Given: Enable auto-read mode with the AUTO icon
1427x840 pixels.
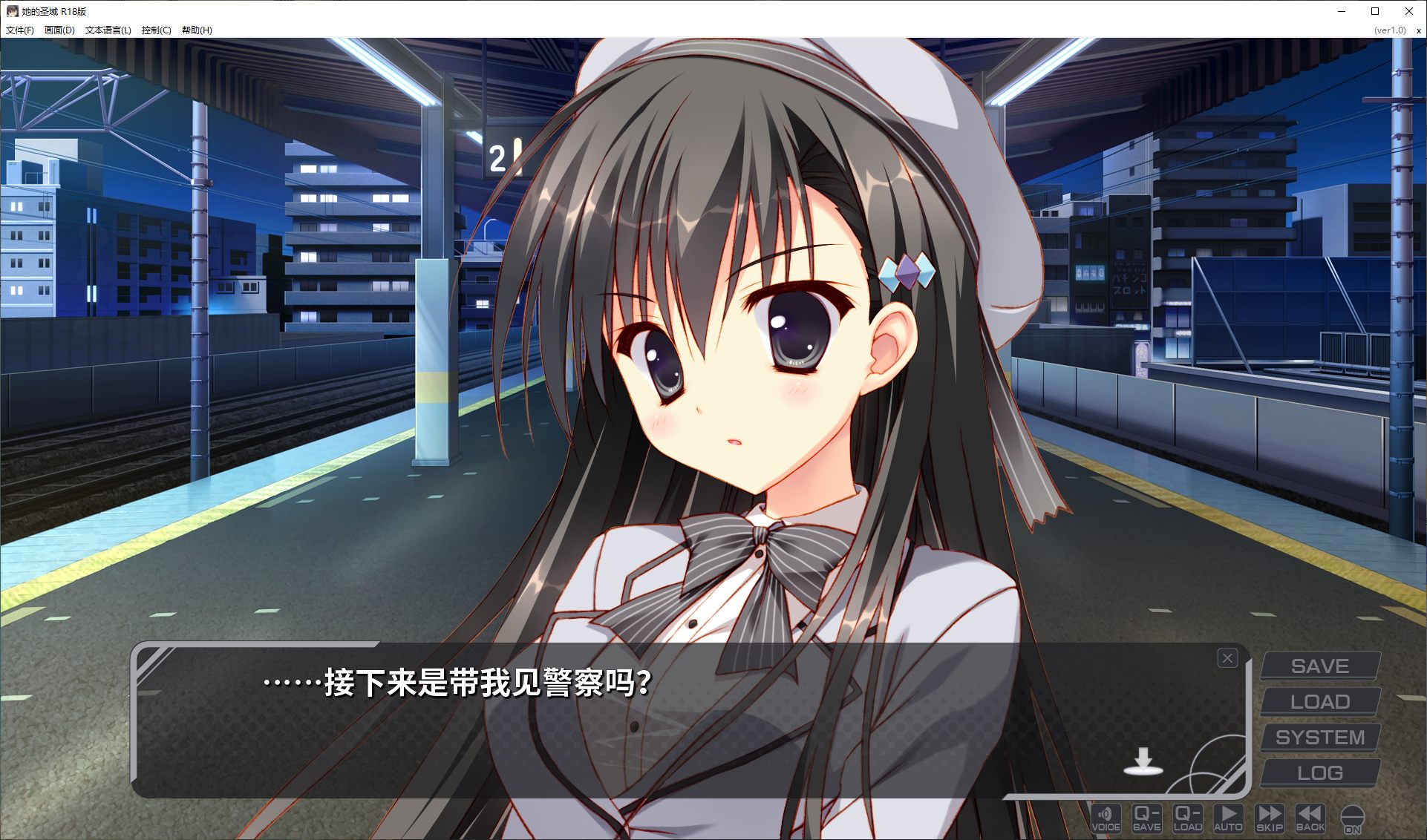Looking at the screenshot, I should 1229,818.
